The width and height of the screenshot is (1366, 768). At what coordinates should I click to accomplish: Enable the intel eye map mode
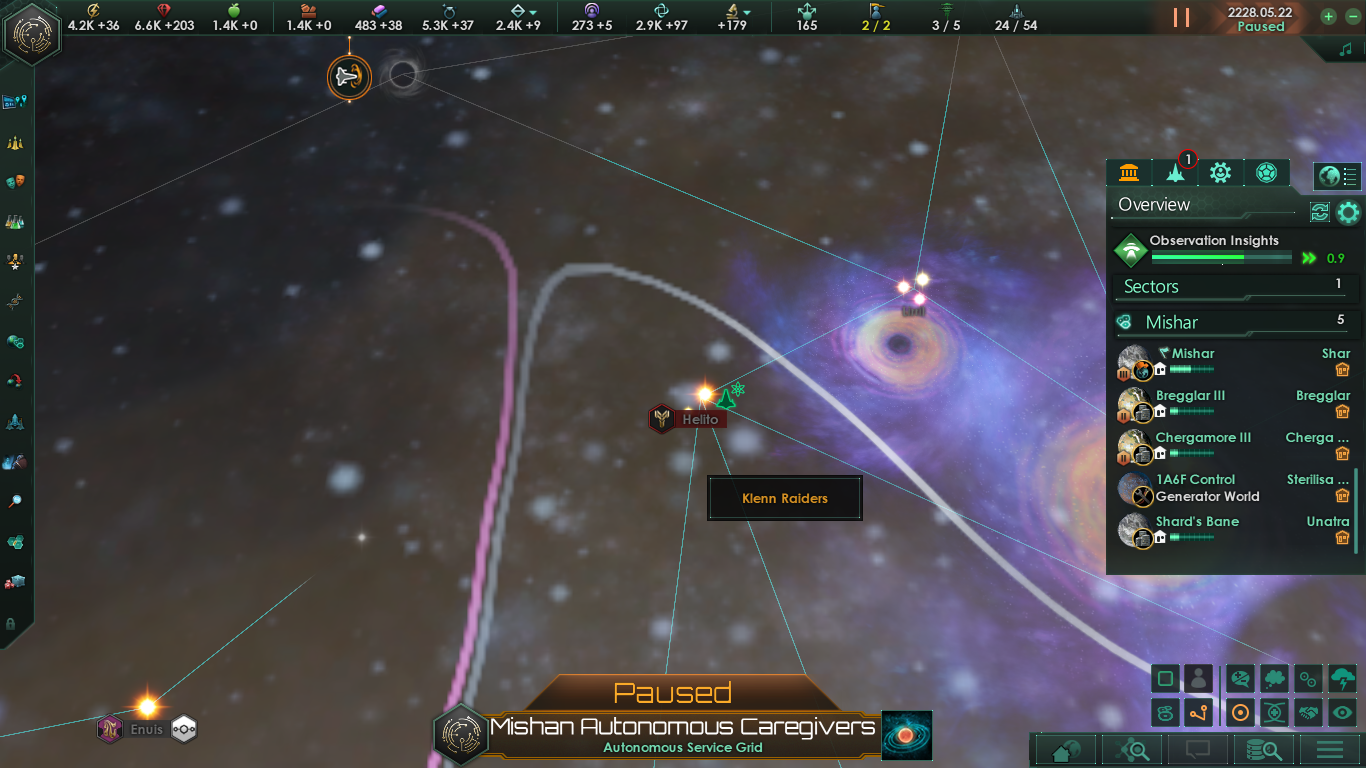1343,712
